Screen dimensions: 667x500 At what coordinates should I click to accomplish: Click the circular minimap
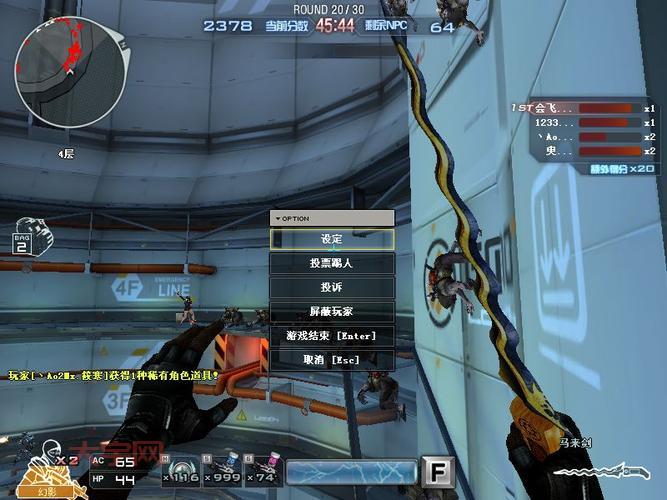point(68,72)
